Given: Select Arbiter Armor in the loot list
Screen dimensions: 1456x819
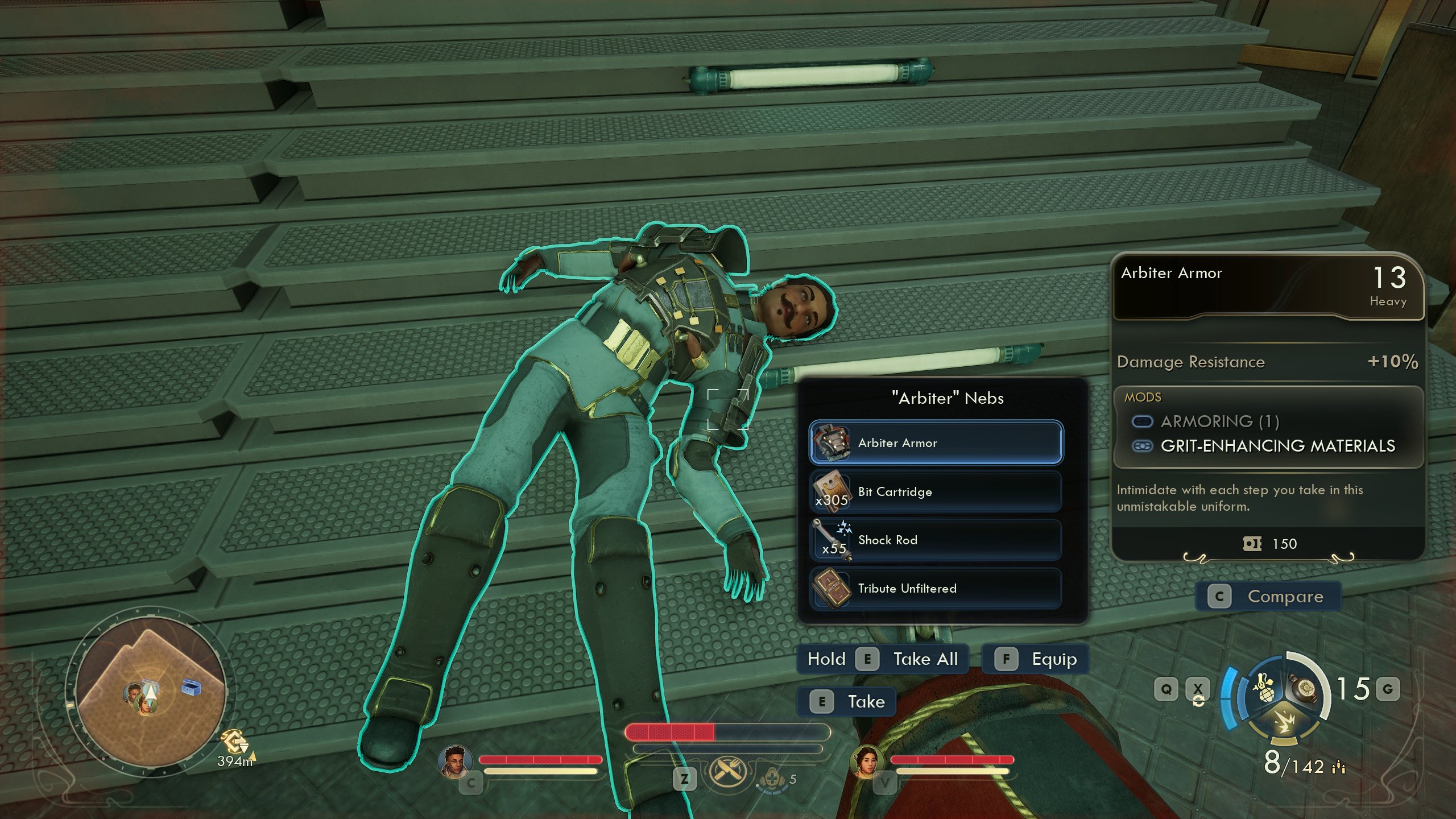Looking at the screenshot, I should tap(936, 442).
